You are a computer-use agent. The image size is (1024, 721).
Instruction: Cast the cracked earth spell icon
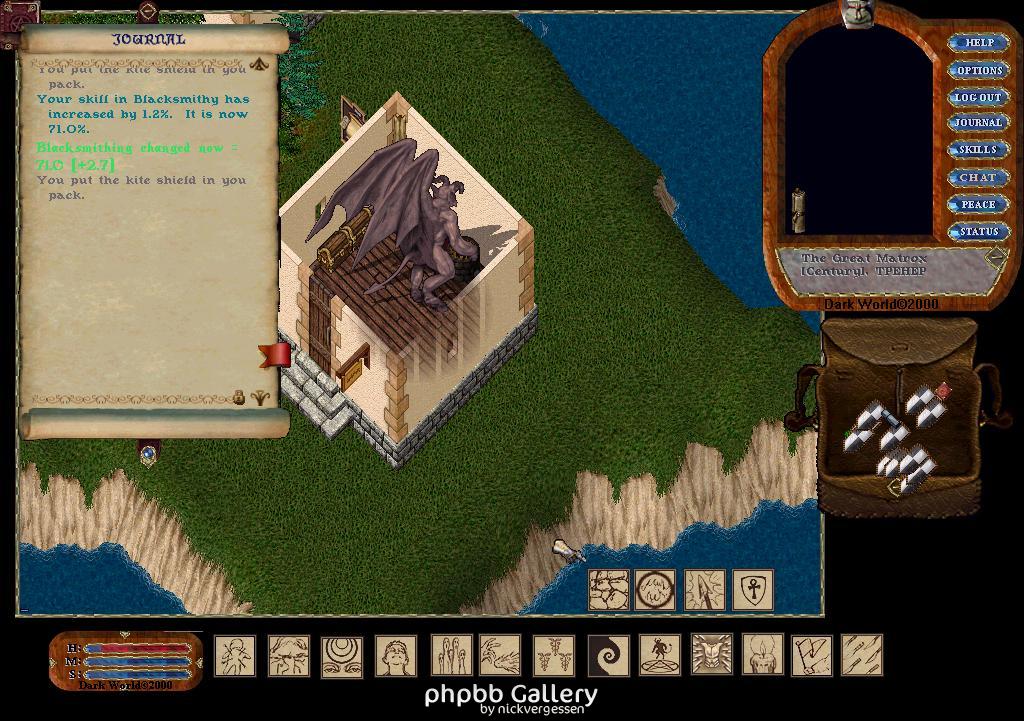pos(608,590)
